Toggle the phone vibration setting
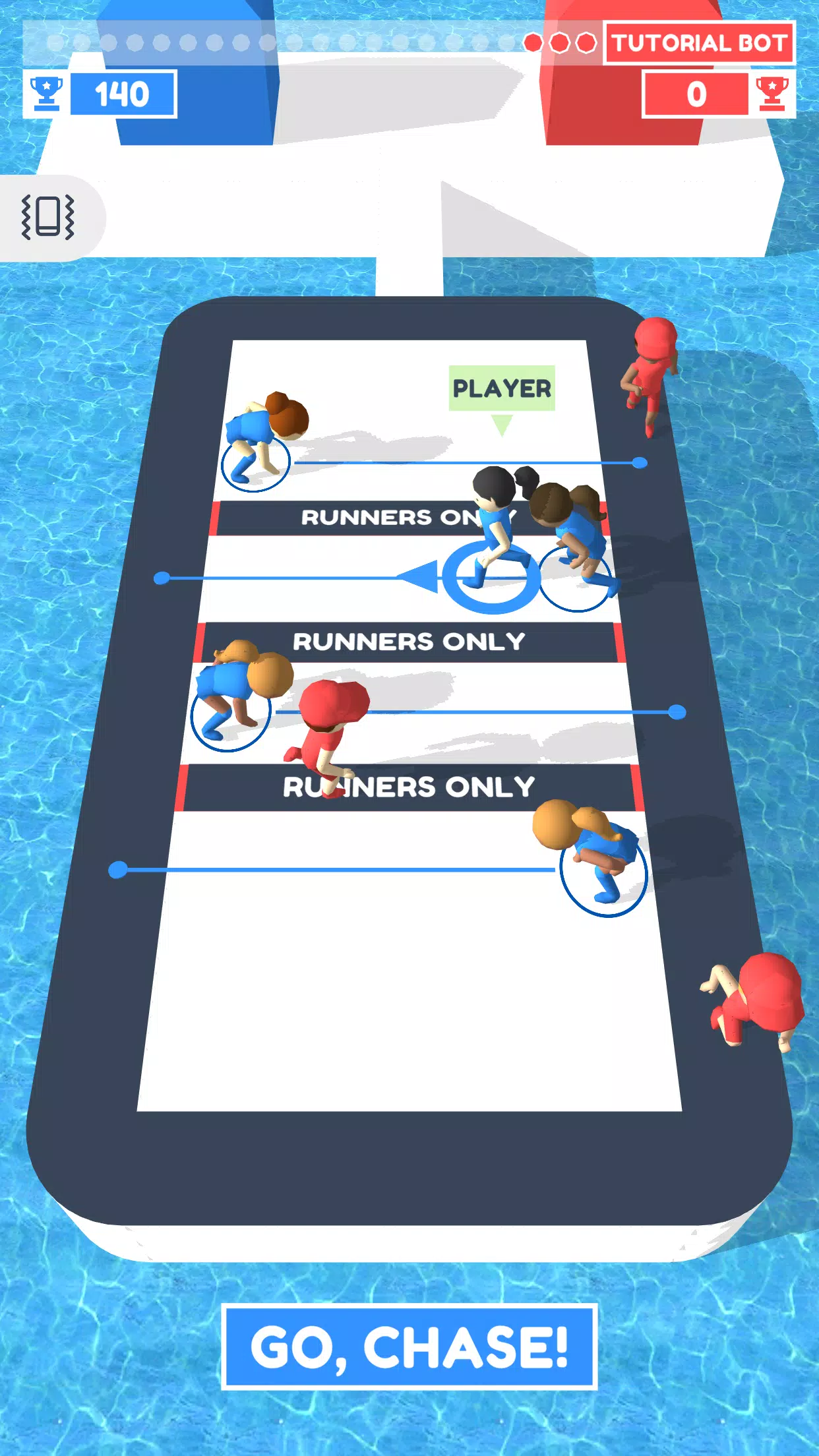 48,217
